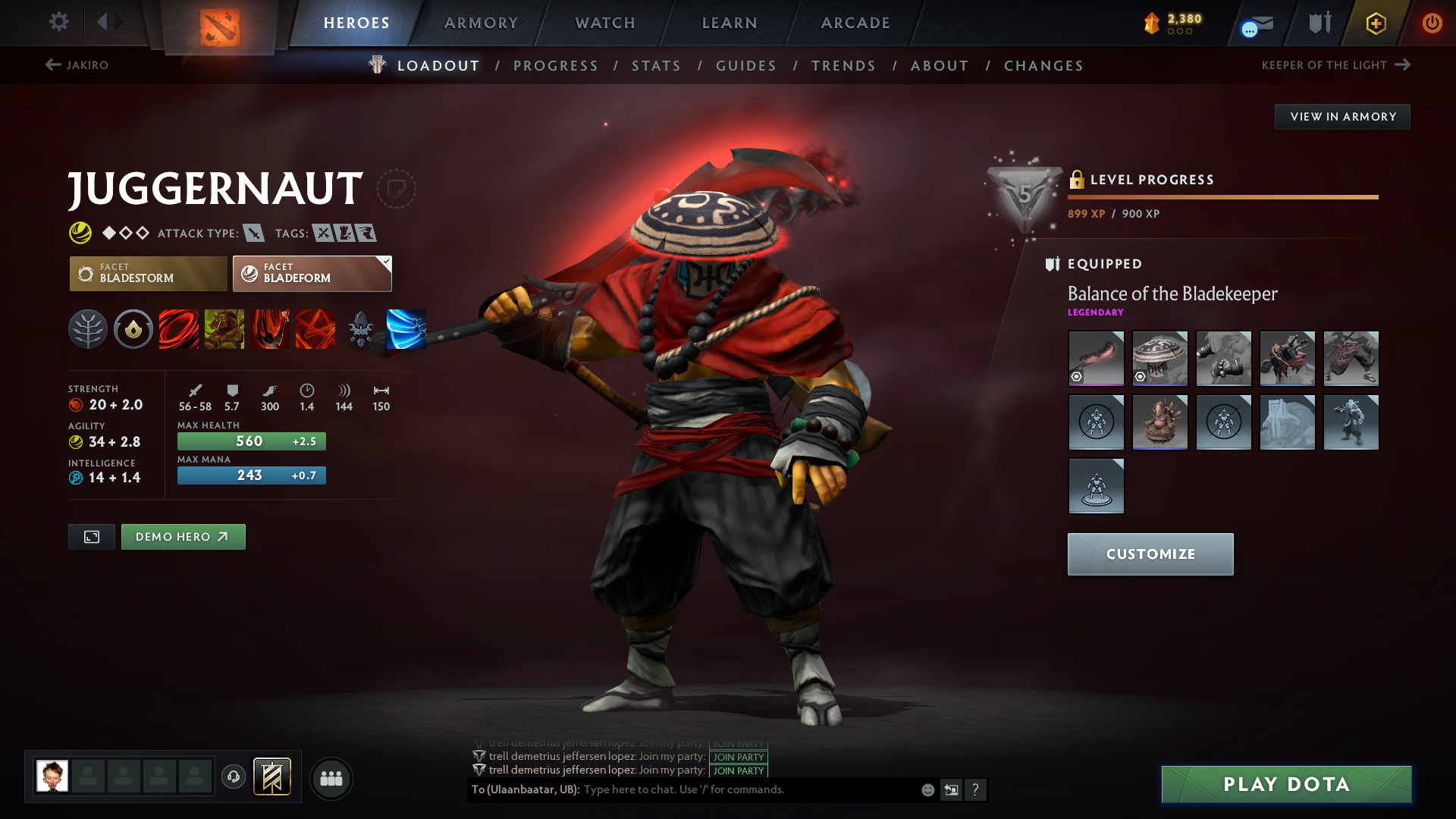Screen dimensions: 1456x819
Task: Open the Watch section from the top menu
Action: point(605,23)
